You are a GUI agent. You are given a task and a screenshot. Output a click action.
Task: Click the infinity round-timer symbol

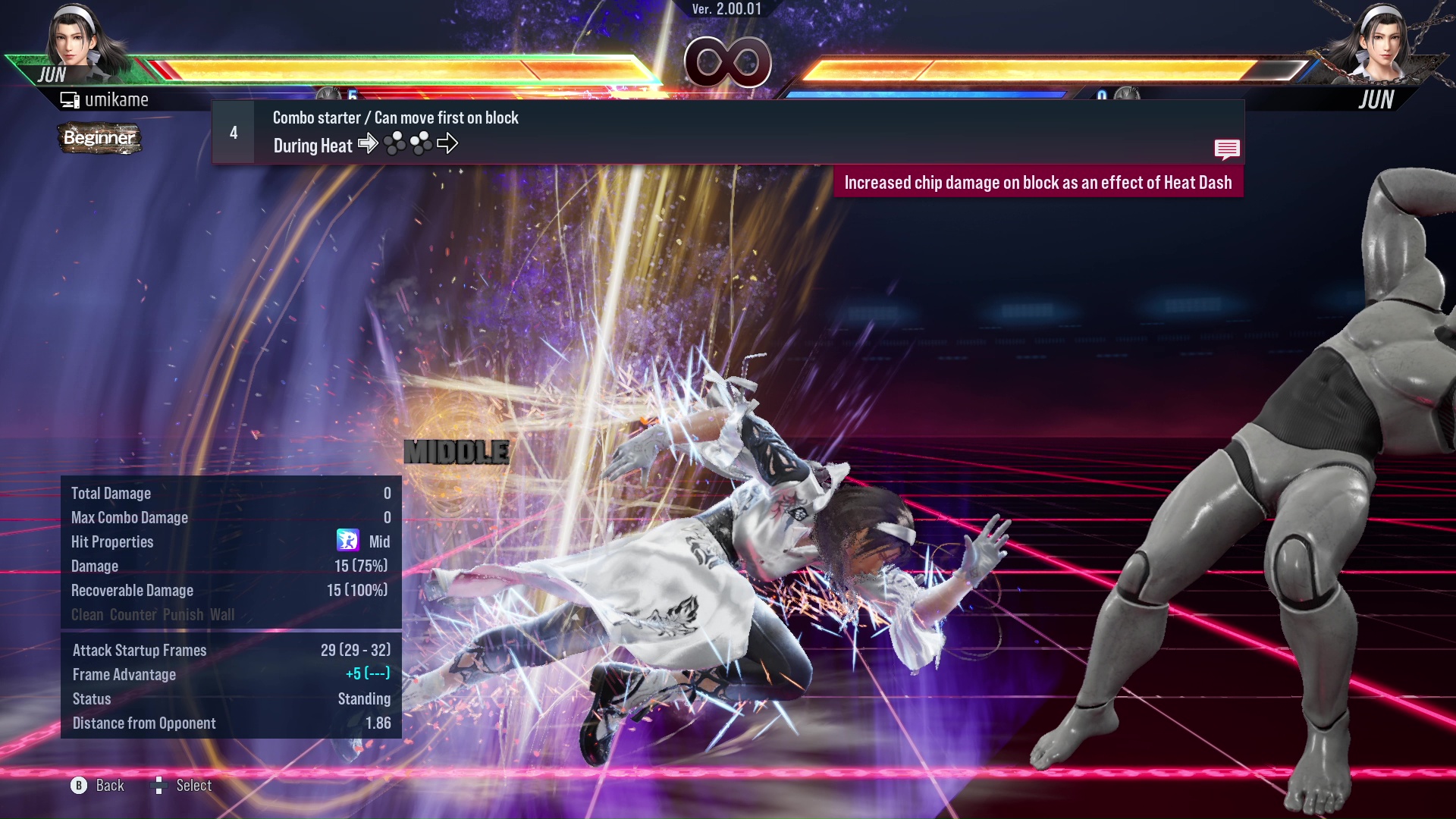point(729,62)
